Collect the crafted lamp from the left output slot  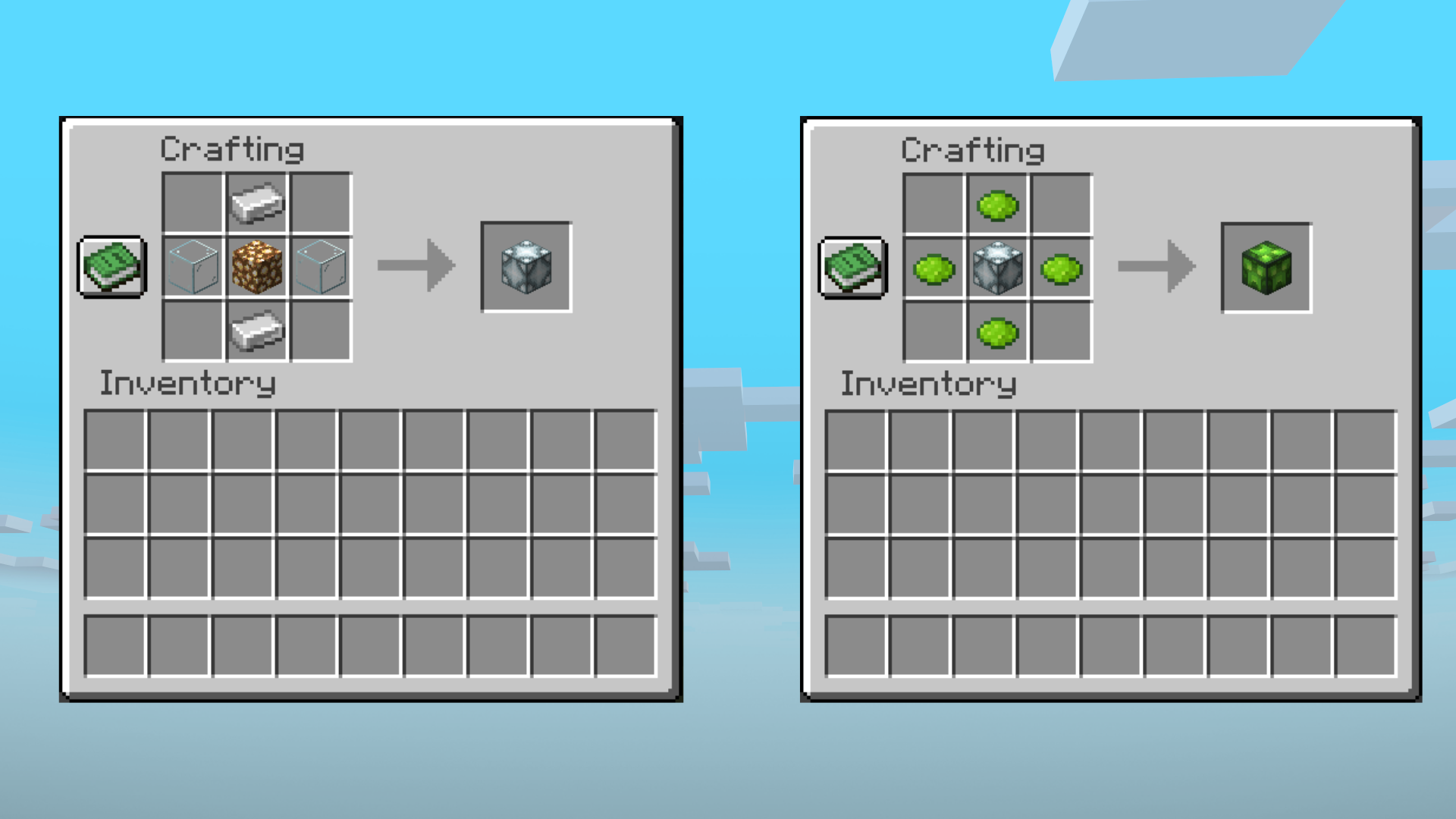(526, 267)
